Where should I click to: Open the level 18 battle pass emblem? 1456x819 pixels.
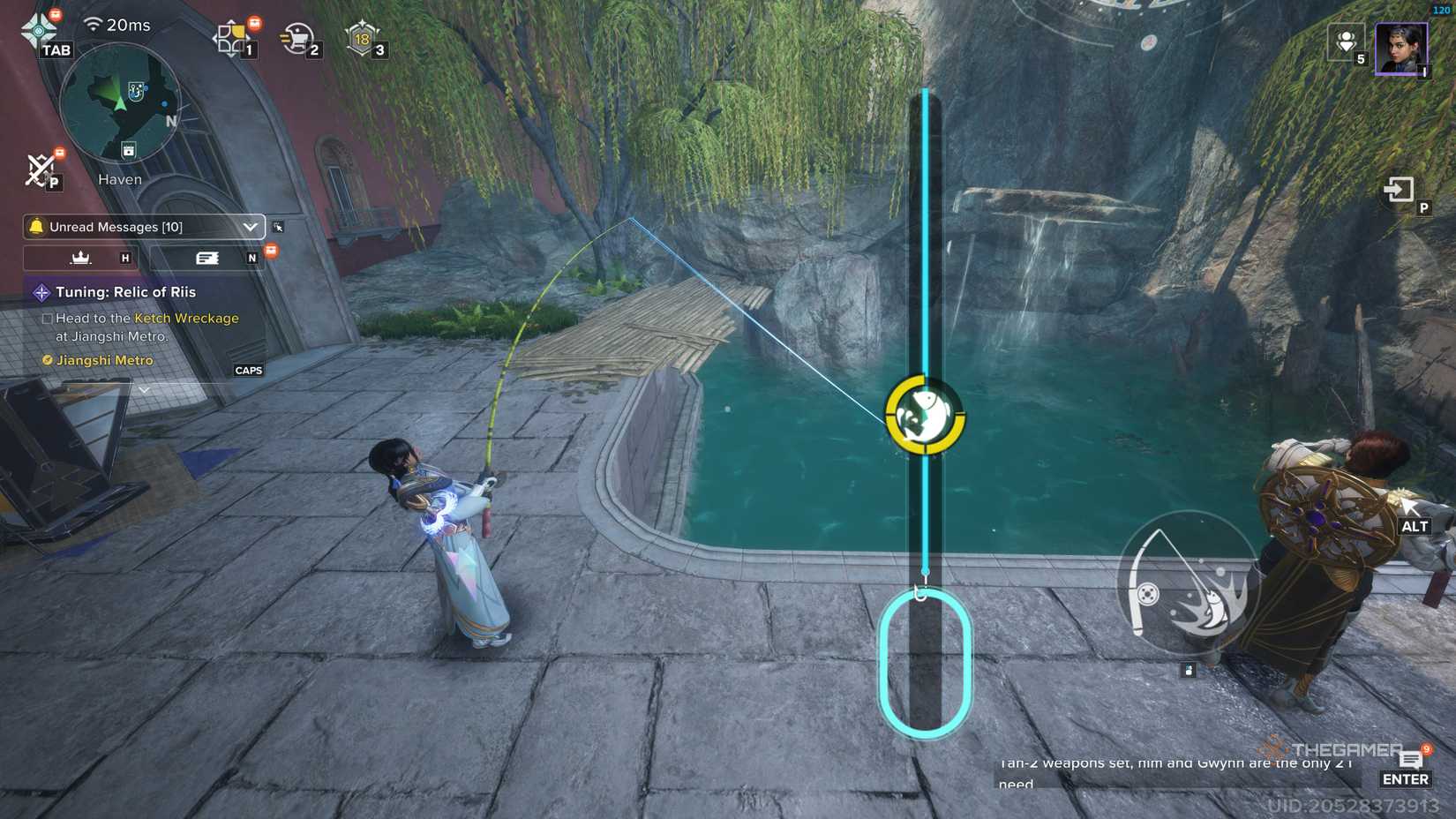[363, 37]
